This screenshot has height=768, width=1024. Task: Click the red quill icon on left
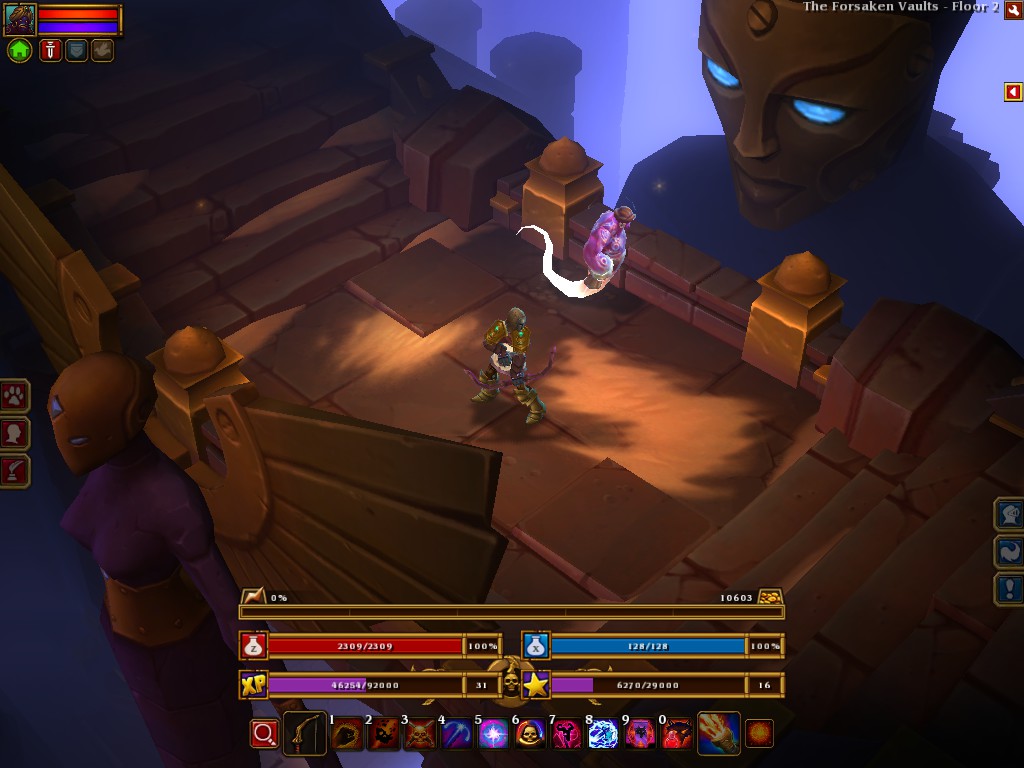click(x=15, y=470)
